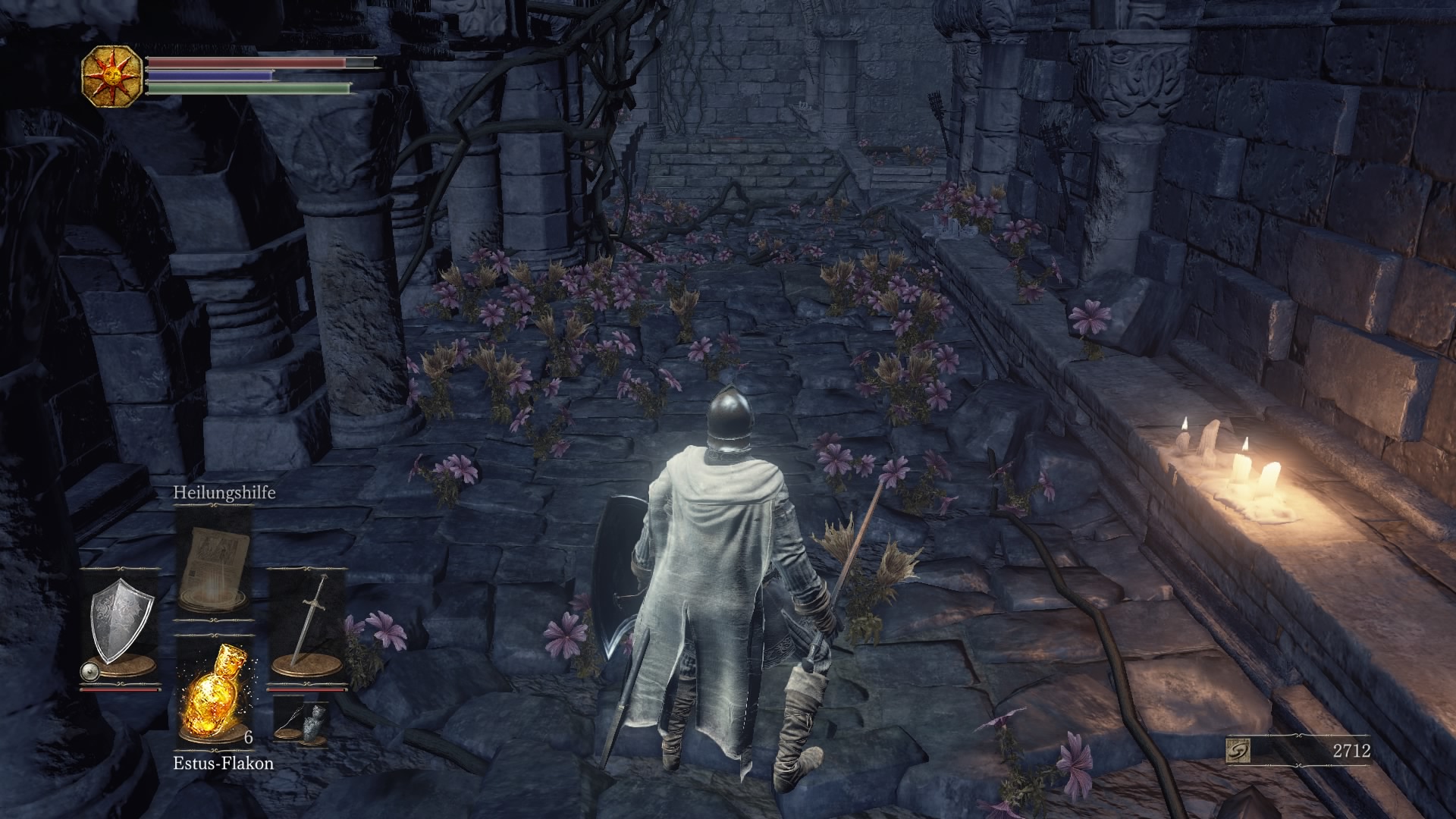Click the souls counter icon
1456x819 pixels.
point(1238,751)
